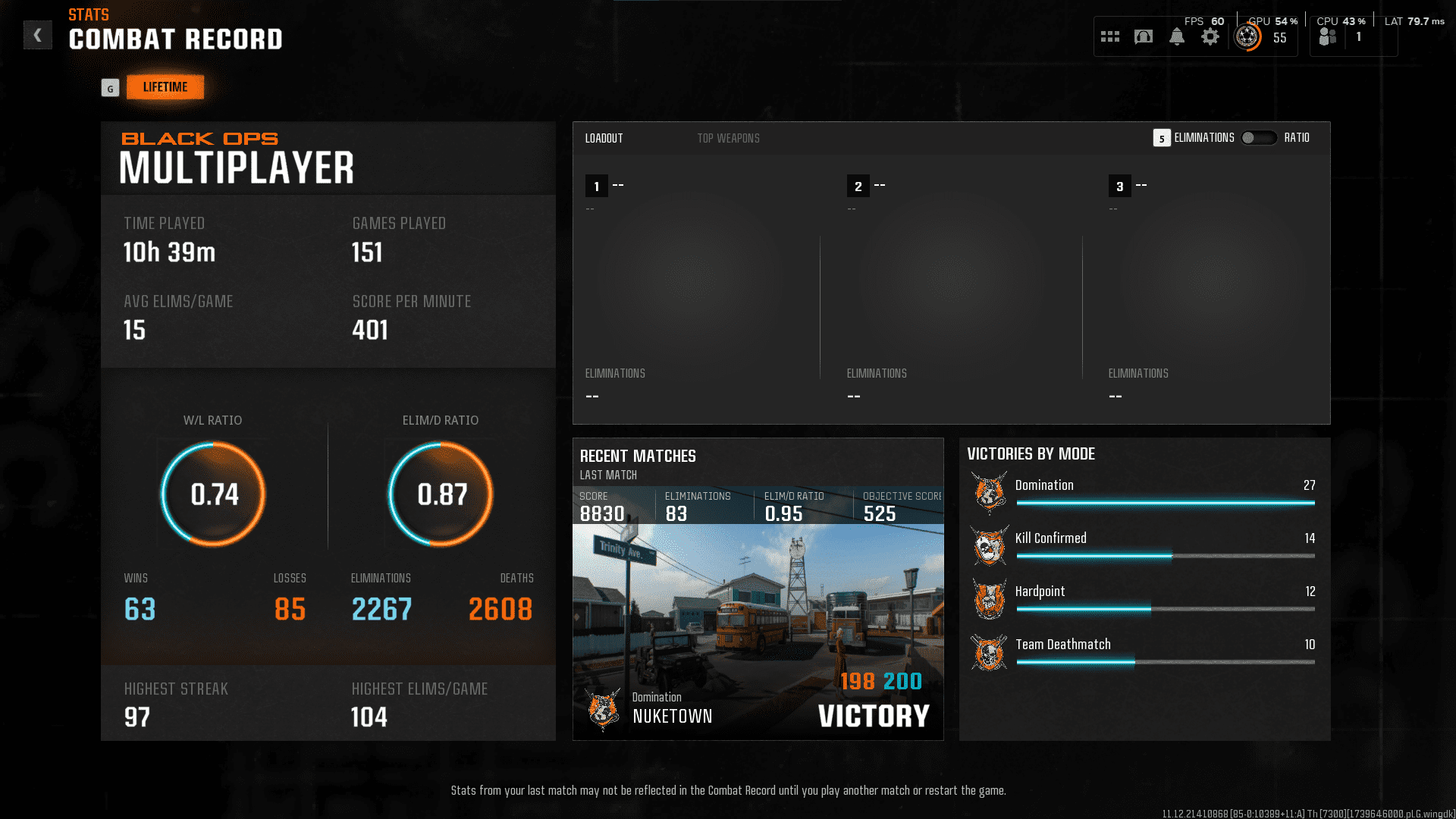Go back using the left arrow button

point(37,35)
